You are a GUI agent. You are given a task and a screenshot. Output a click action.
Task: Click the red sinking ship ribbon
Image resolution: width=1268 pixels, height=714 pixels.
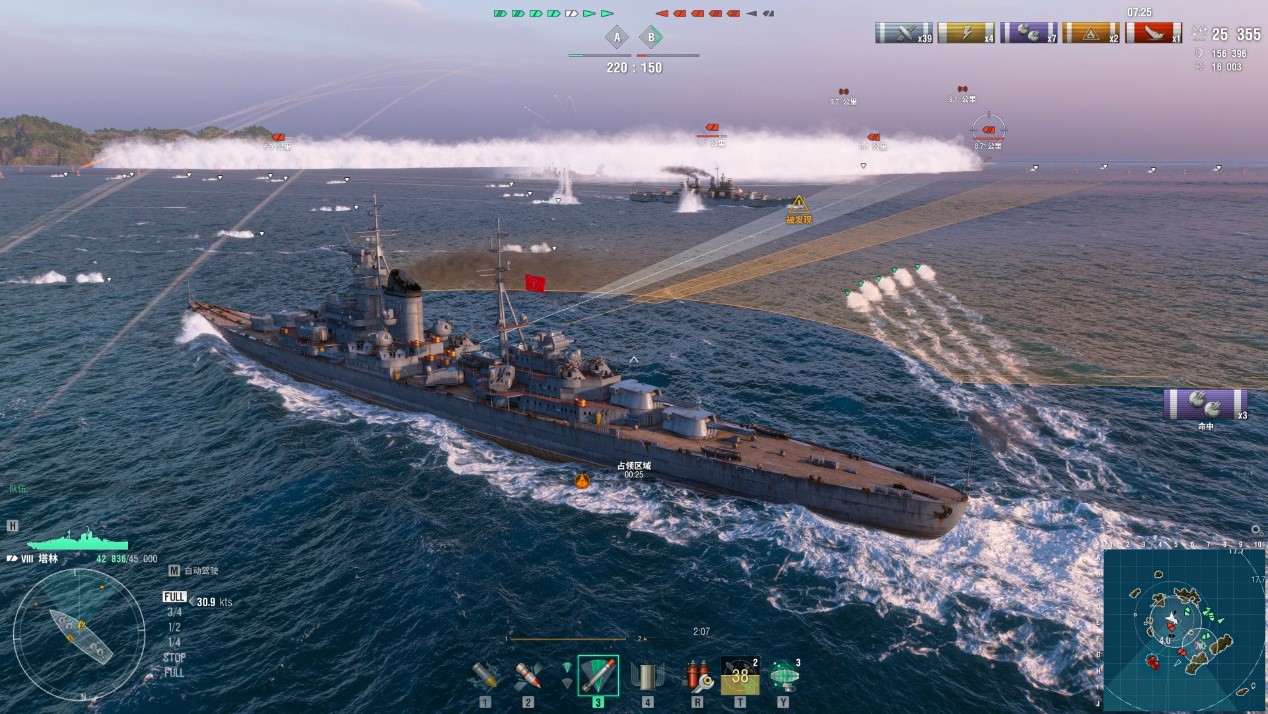(1153, 33)
